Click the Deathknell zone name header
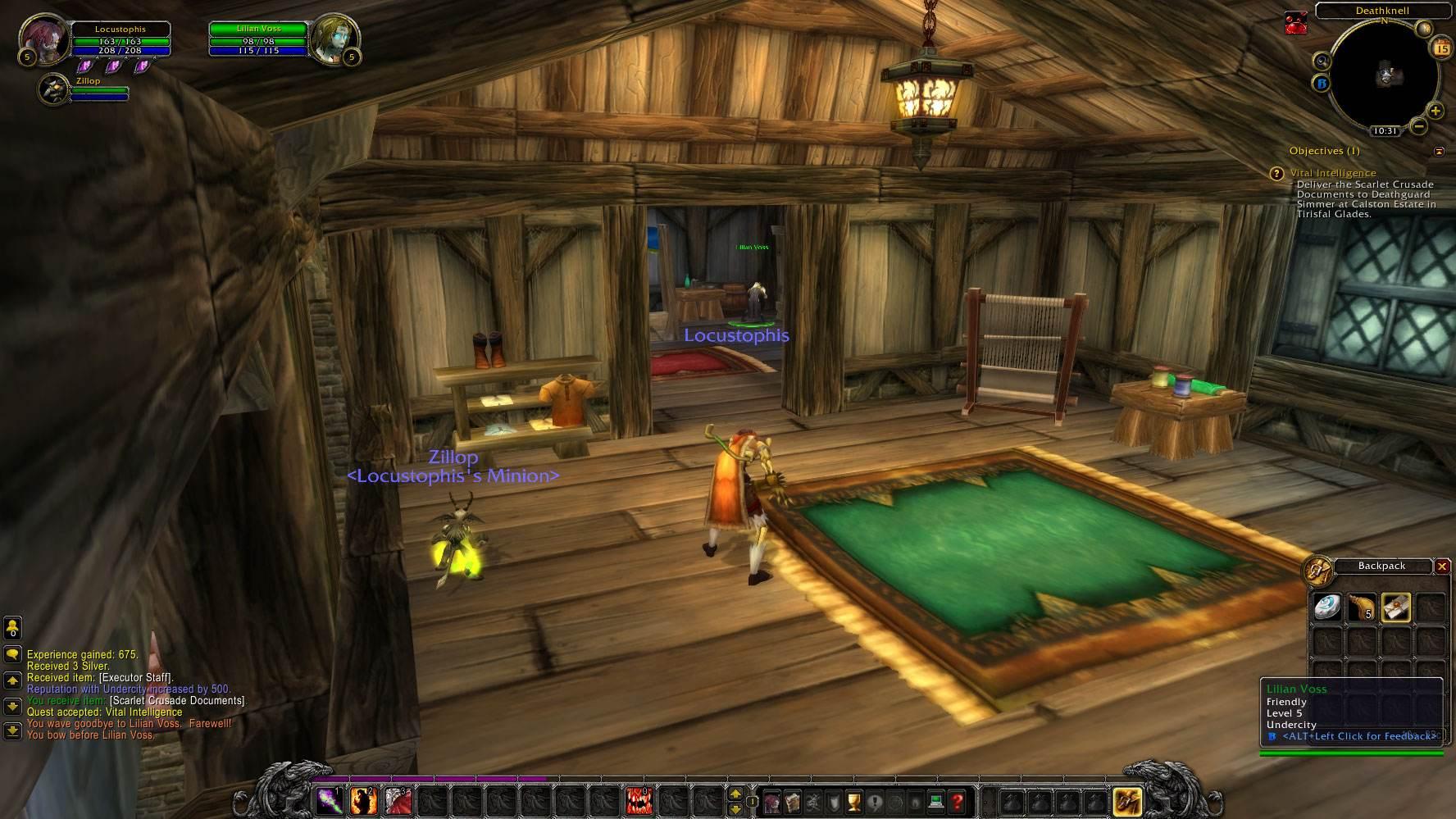The width and height of the screenshot is (1456, 819). 1381,11
